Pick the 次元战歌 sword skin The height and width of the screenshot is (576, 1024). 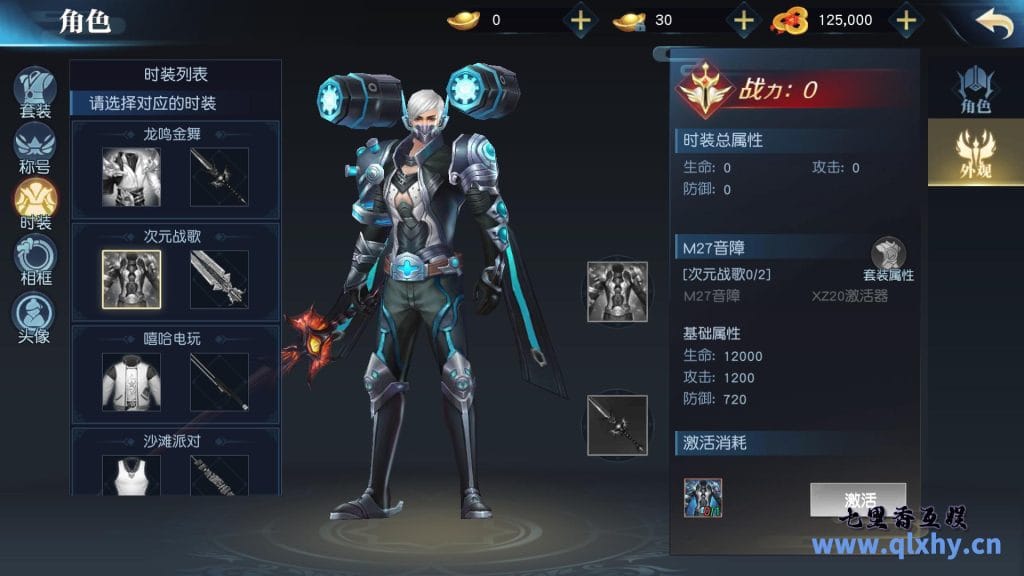click(x=219, y=279)
